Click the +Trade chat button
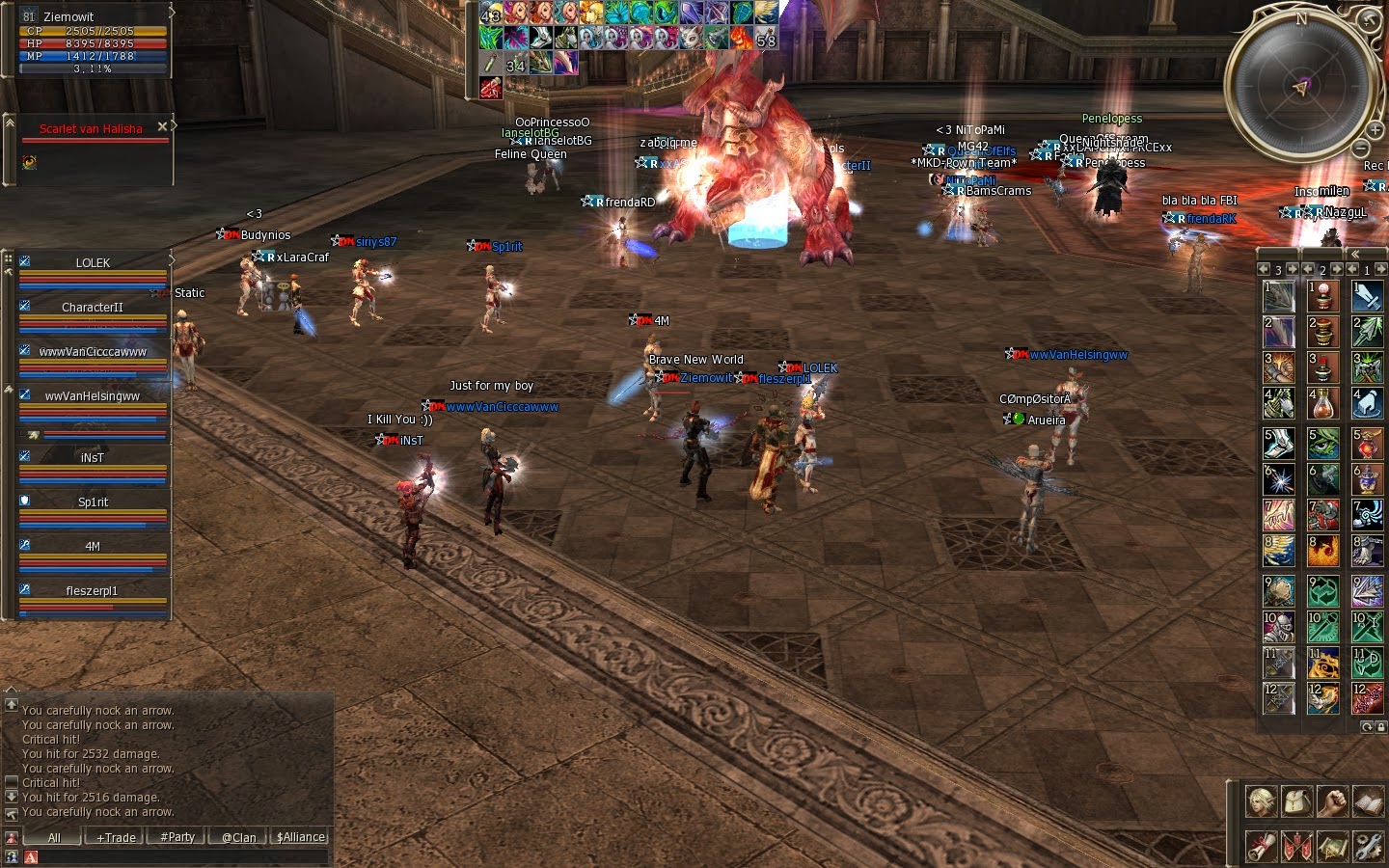Screen dimensions: 1389x868 tap(114, 837)
